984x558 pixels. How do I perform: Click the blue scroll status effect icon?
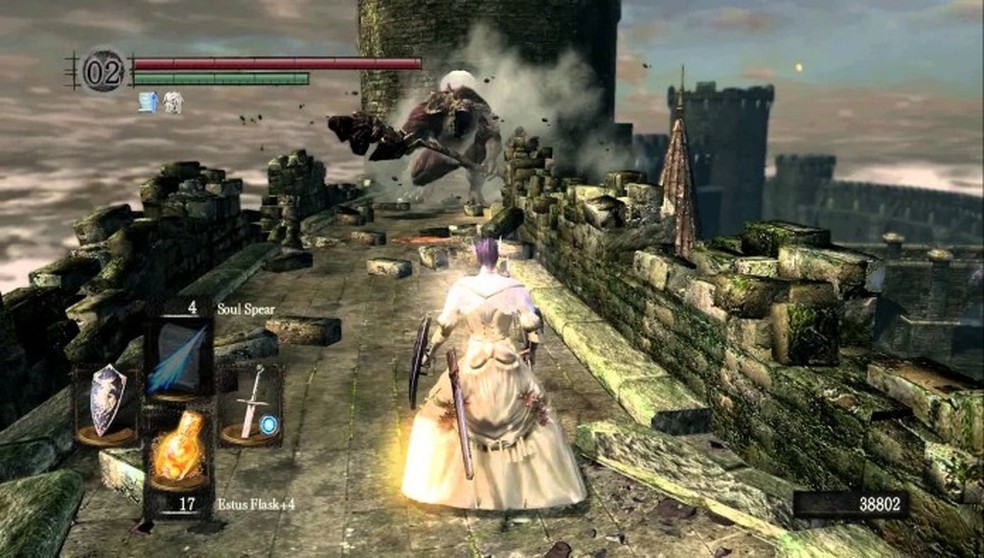(x=149, y=101)
